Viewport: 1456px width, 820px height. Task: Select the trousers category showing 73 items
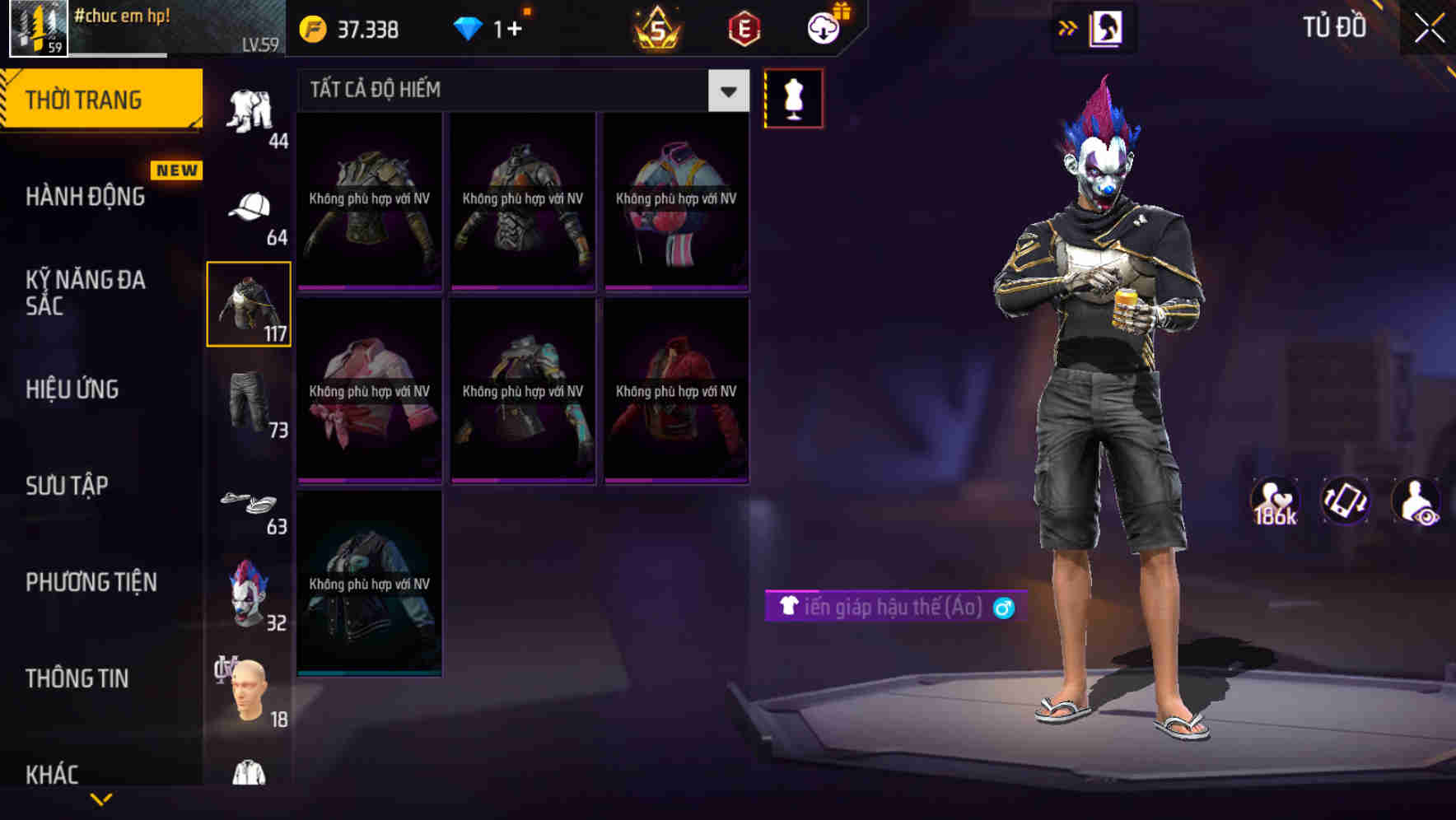click(251, 403)
